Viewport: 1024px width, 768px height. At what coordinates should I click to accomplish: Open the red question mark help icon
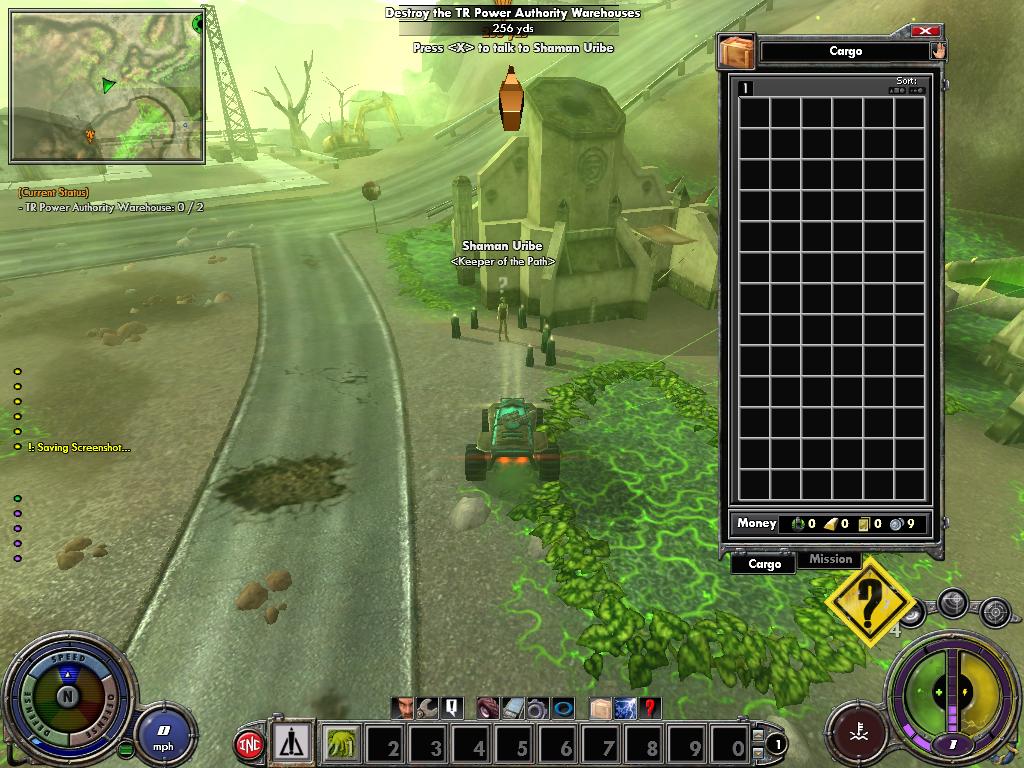[x=650, y=708]
